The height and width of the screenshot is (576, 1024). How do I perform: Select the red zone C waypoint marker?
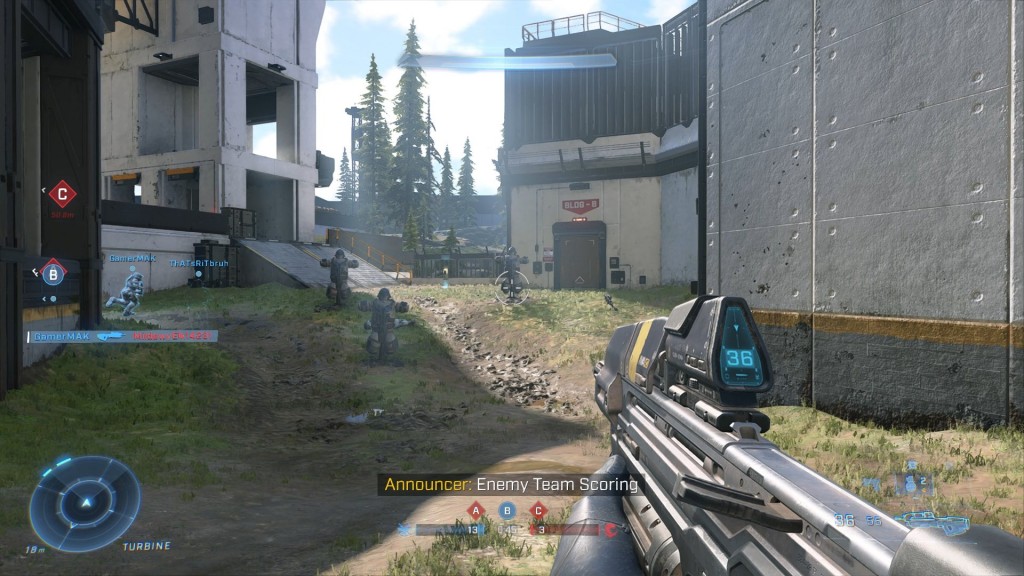click(x=63, y=192)
